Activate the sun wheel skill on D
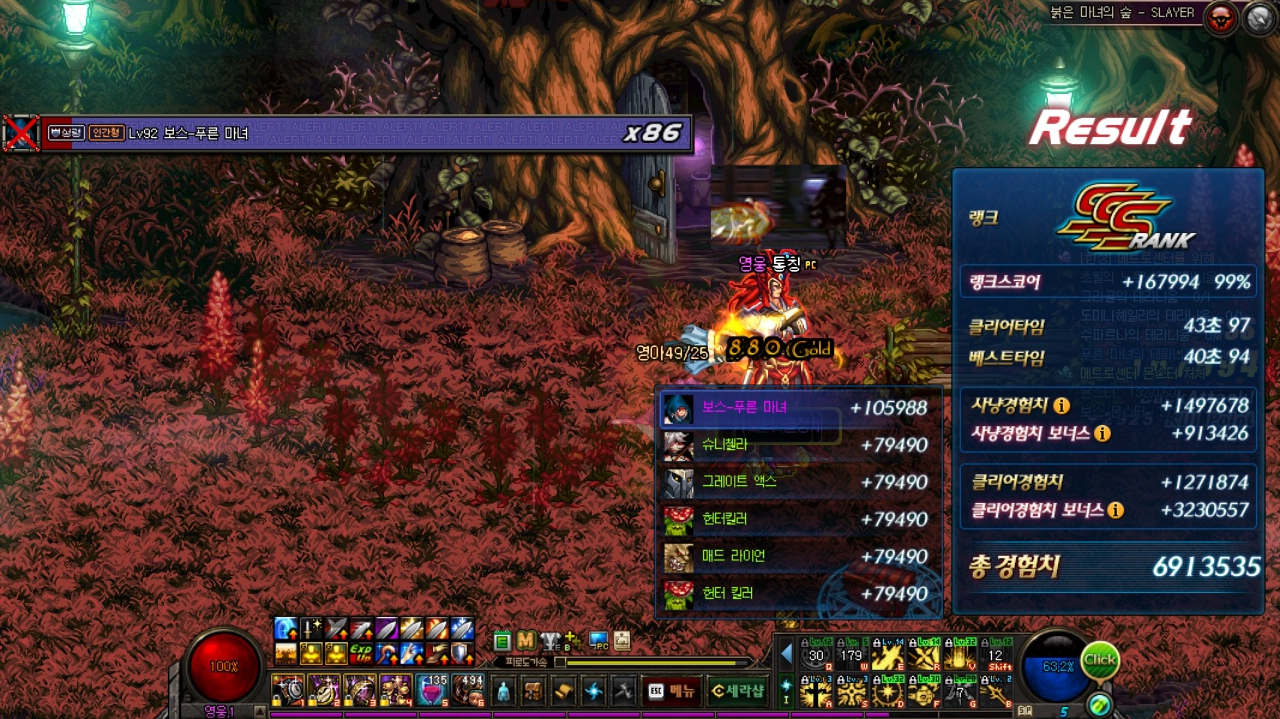The height and width of the screenshot is (719, 1280). (887, 691)
